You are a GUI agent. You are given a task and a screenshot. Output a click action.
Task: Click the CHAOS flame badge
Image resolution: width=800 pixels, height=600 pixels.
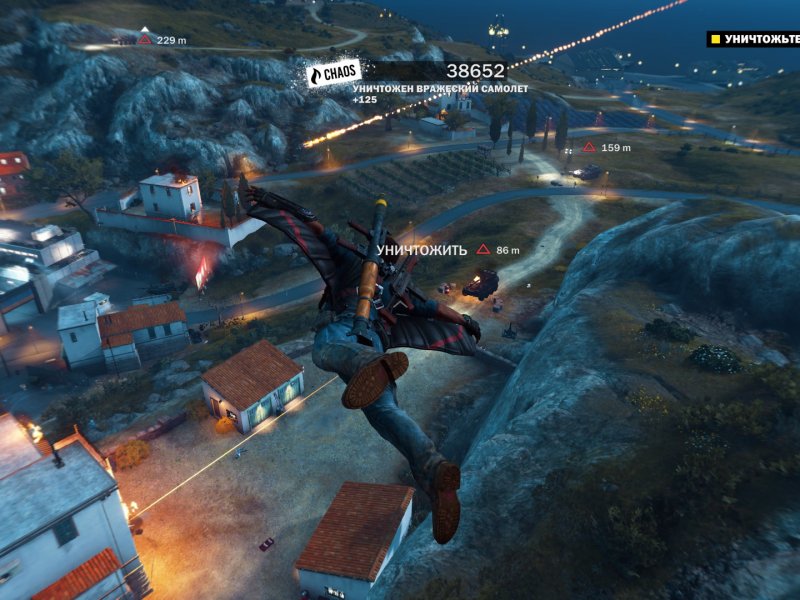coord(333,74)
